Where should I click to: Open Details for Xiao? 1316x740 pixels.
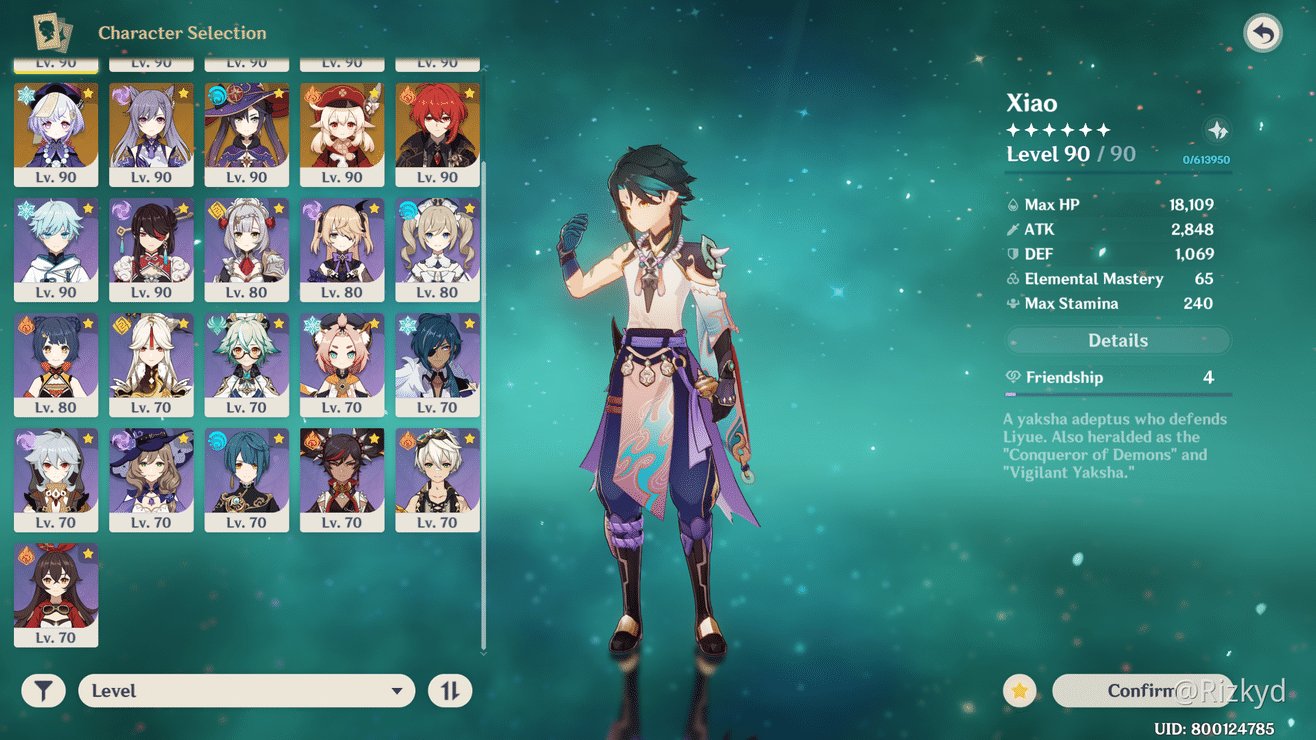click(x=1117, y=340)
